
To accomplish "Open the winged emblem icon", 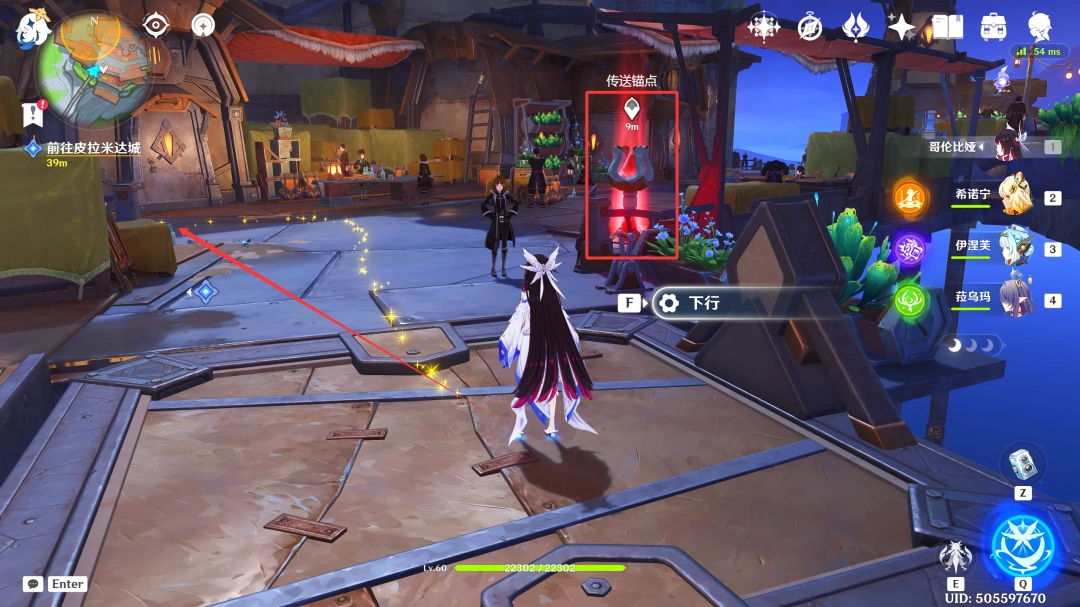I will [x=856, y=27].
